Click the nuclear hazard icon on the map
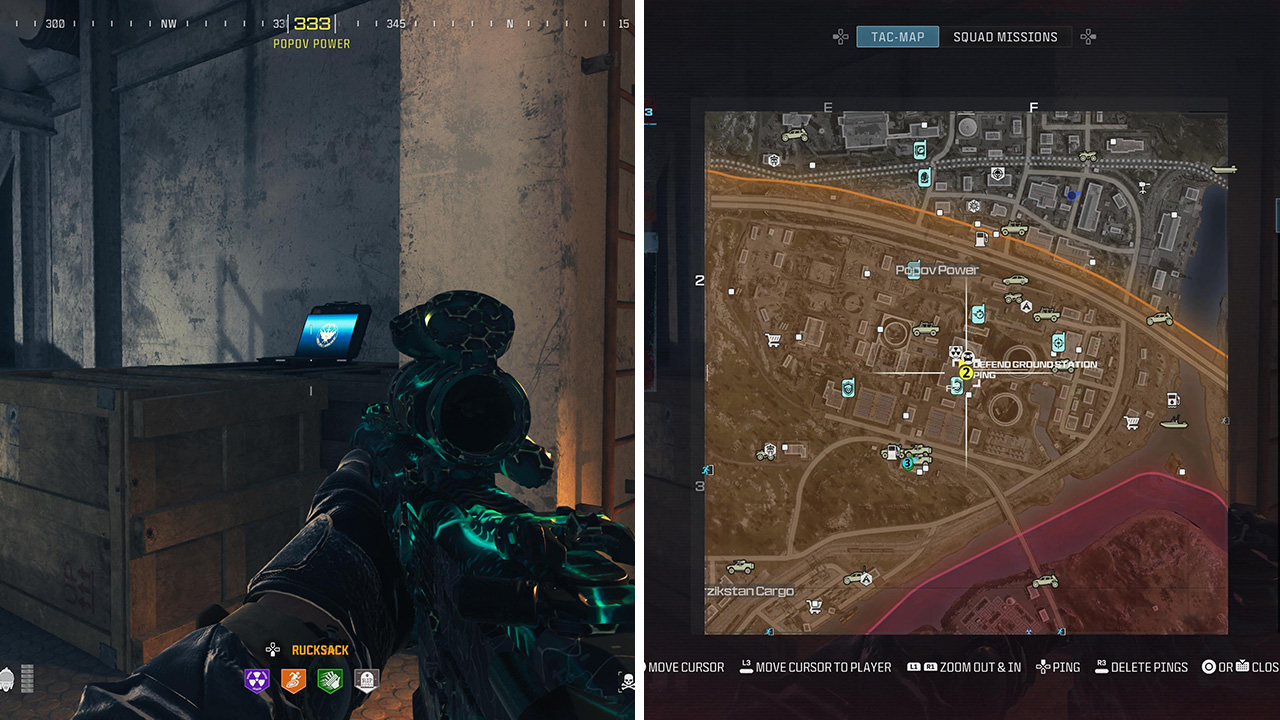This screenshot has height=720, width=1280. pos(957,352)
